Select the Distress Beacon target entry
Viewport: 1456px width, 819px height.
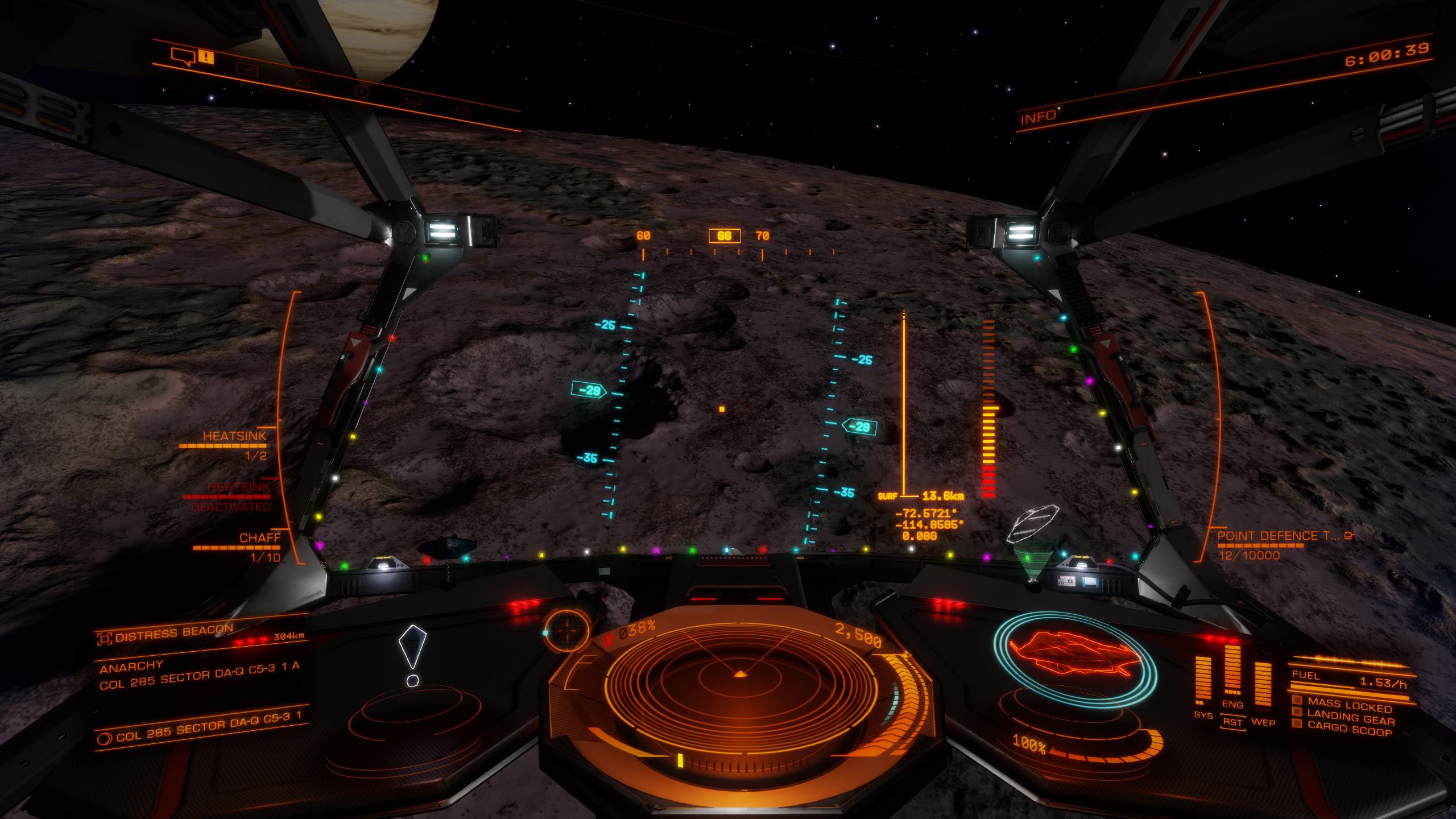point(173,633)
